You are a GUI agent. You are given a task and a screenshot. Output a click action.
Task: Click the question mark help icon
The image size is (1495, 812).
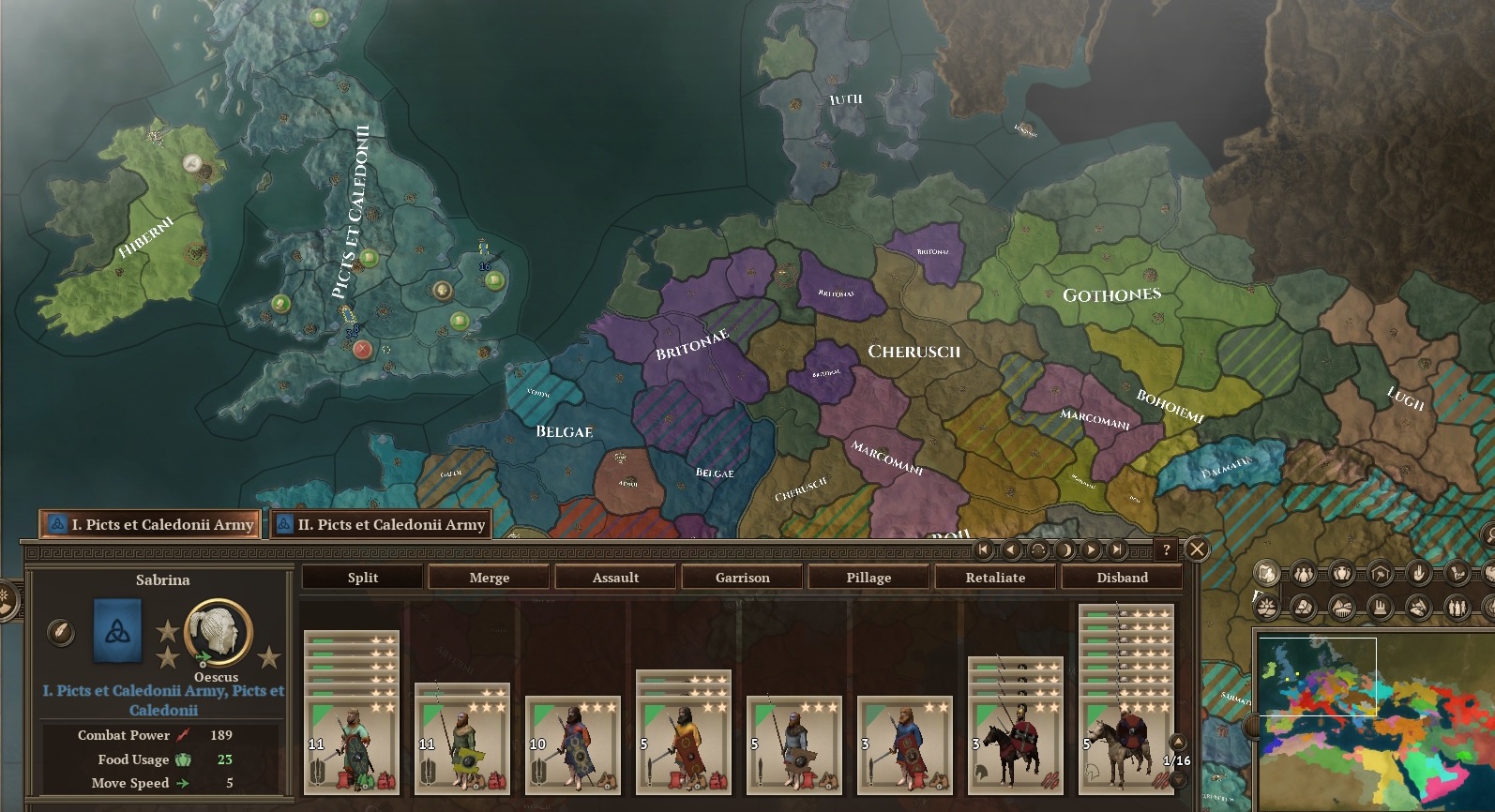(x=1166, y=549)
